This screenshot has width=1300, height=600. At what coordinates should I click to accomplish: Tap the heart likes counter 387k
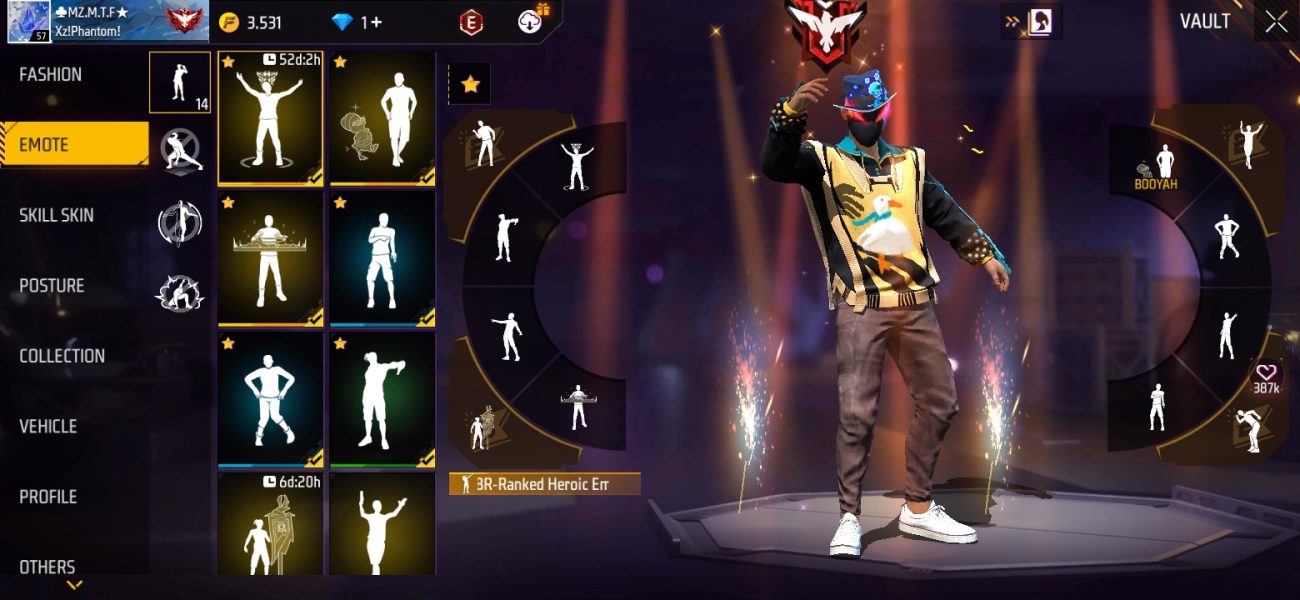(x=1266, y=378)
